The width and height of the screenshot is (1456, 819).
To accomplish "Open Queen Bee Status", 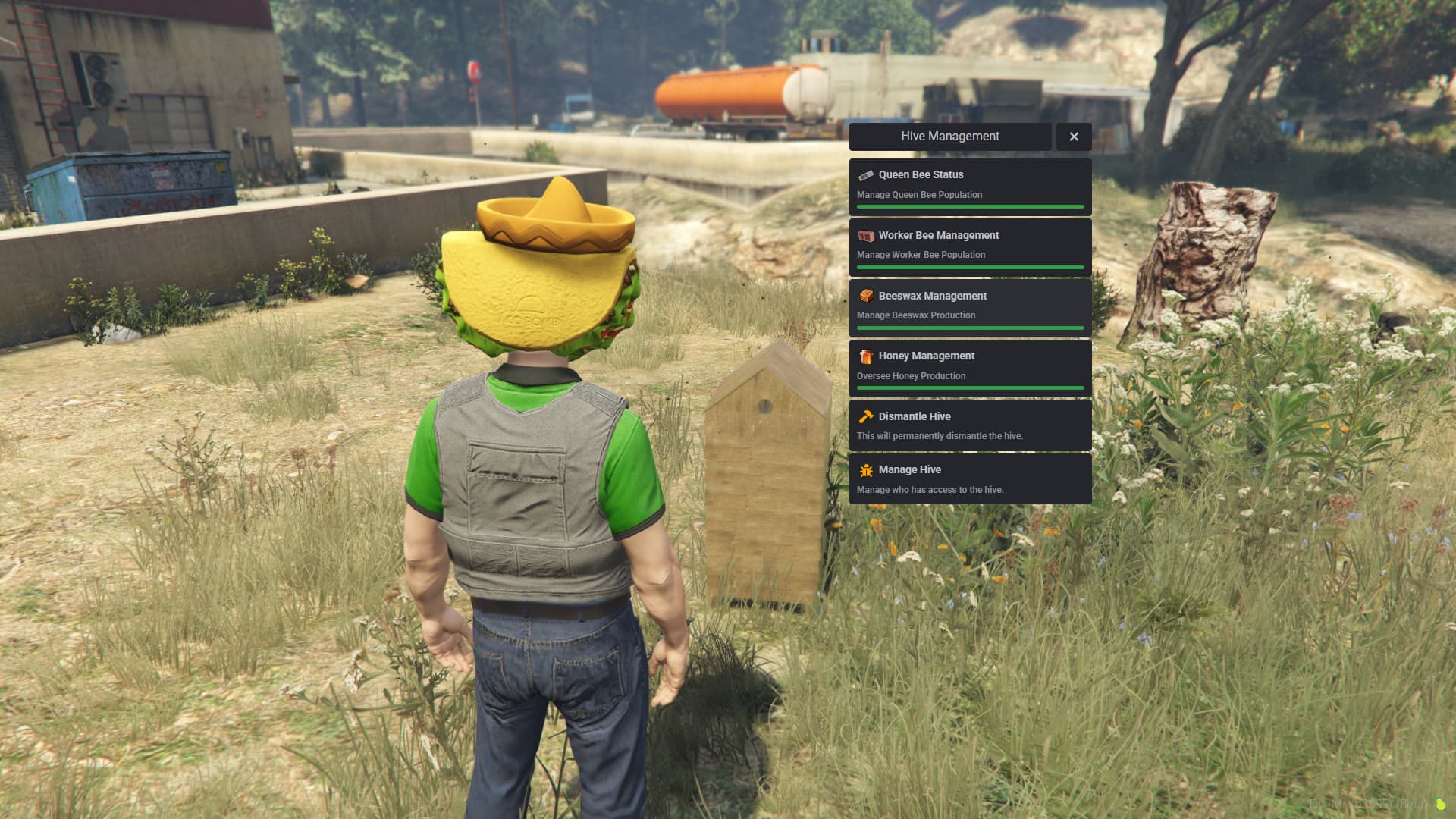I will click(x=970, y=185).
